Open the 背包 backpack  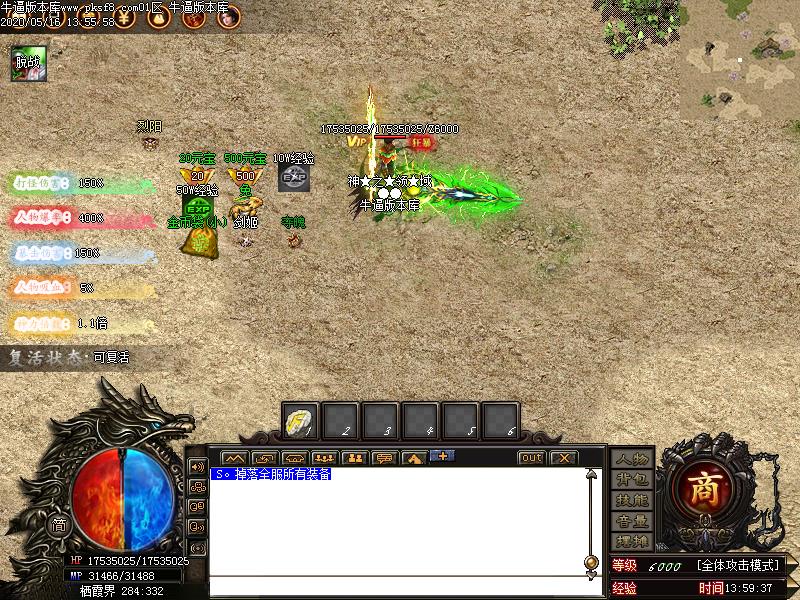click(x=632, y=480)
